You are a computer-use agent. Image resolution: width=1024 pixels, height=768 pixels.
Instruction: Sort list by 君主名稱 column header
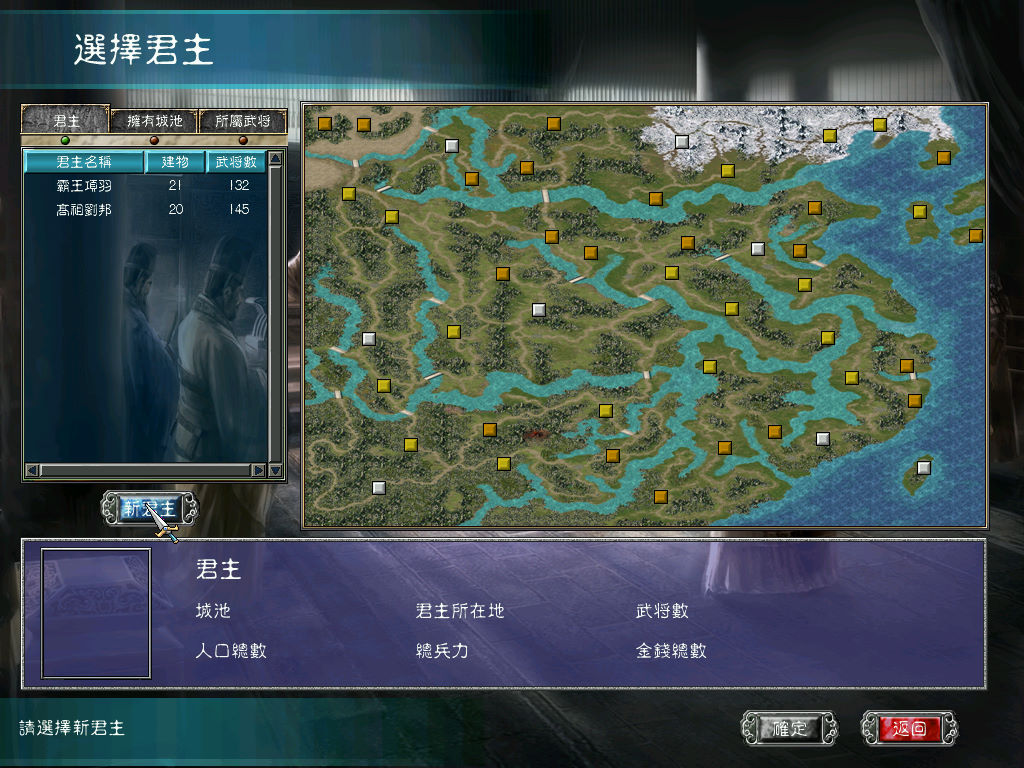tap(84, 161)
